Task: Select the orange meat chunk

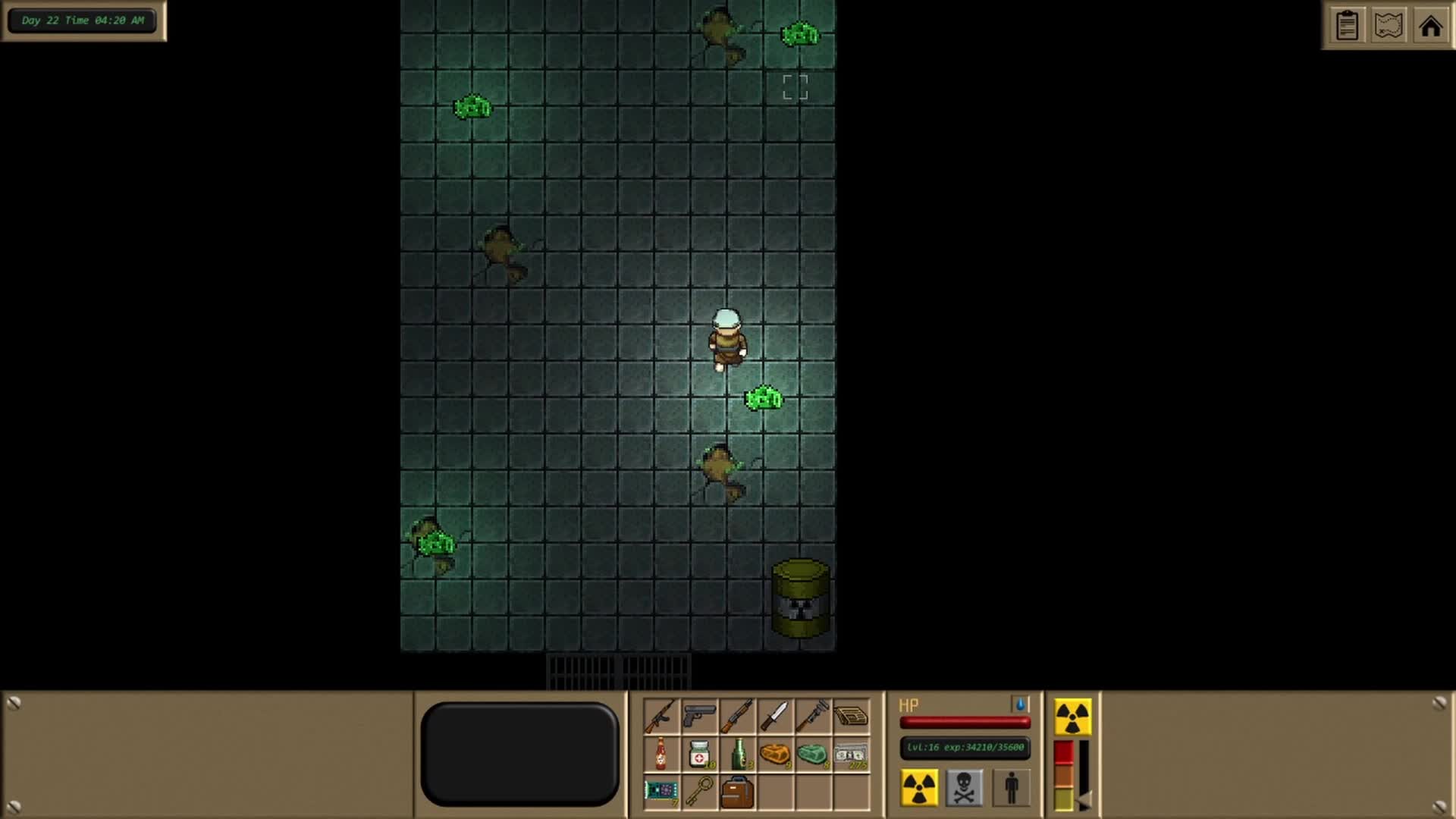Action: coord(775,755)
